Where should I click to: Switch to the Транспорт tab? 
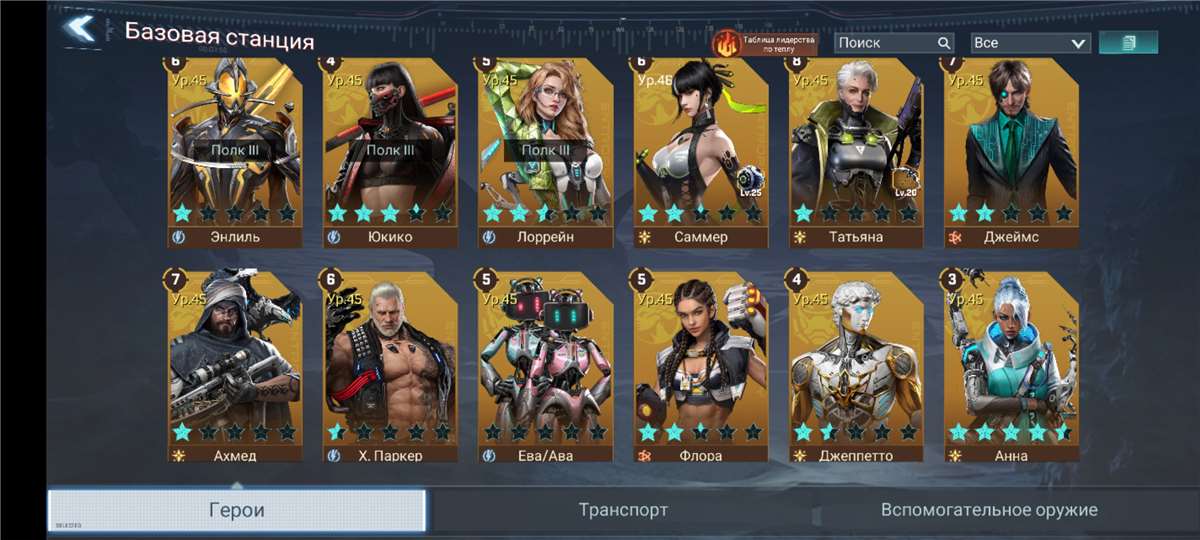point(623,510)
